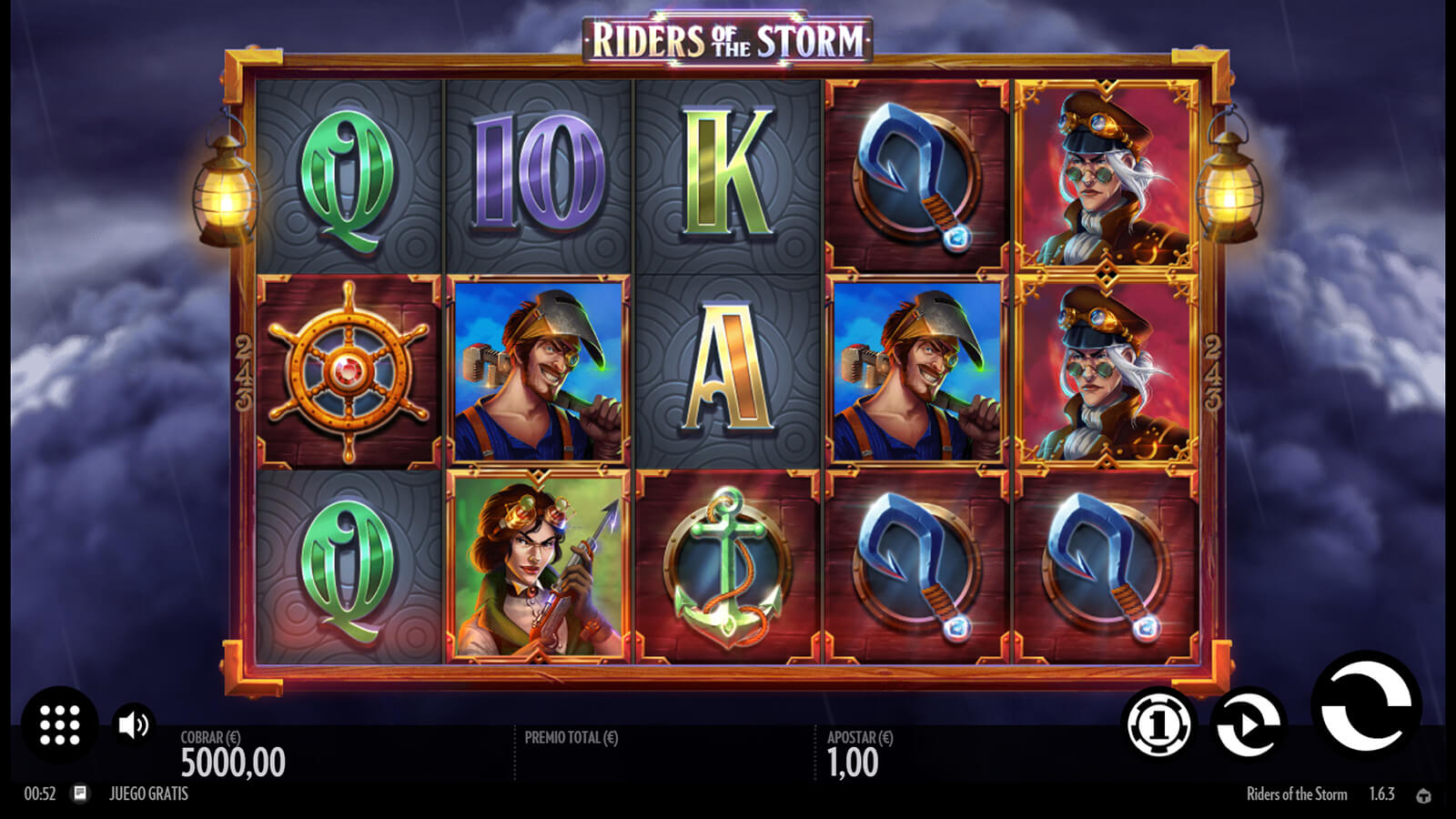Open the nine-dot game menu
Viewport: 1456px width, 819px height.
point(60,724)
